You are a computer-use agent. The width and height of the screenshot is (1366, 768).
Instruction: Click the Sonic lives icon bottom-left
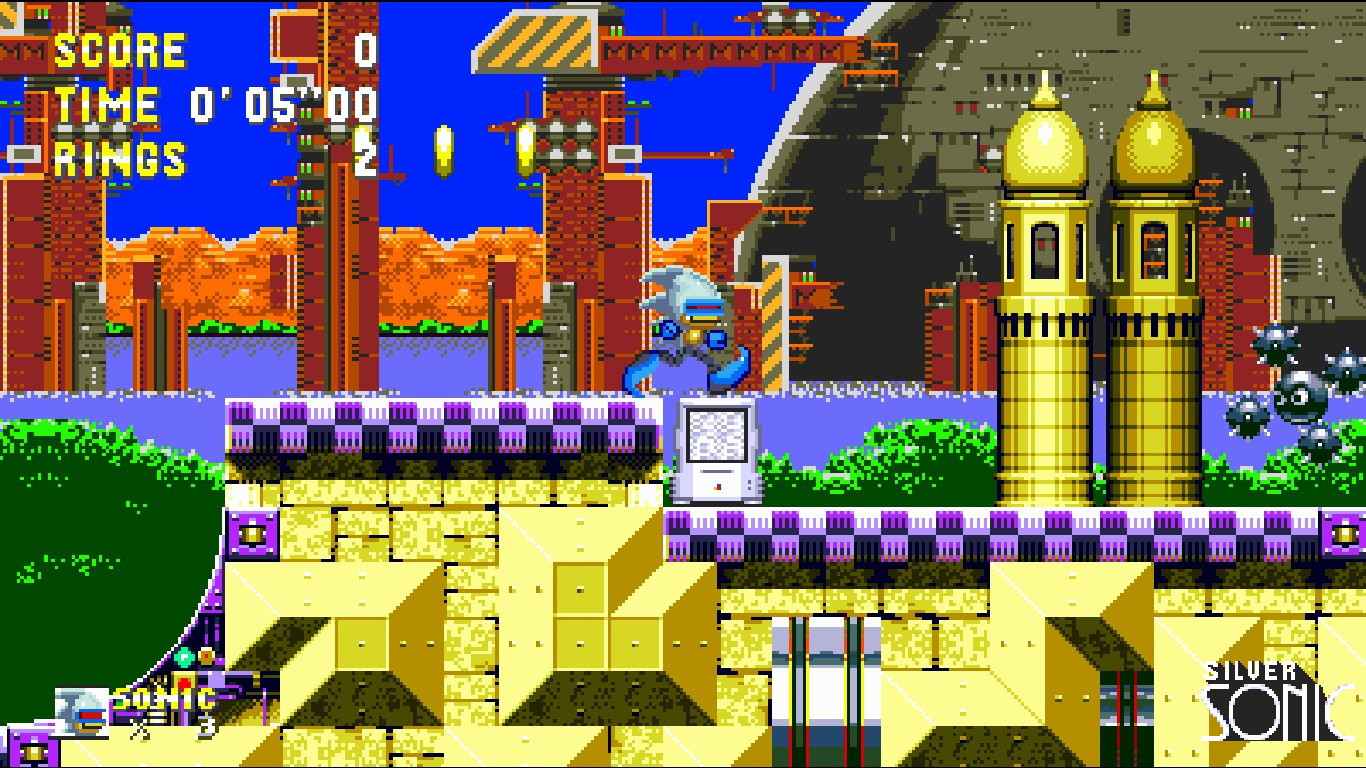[x=80, y=710]
